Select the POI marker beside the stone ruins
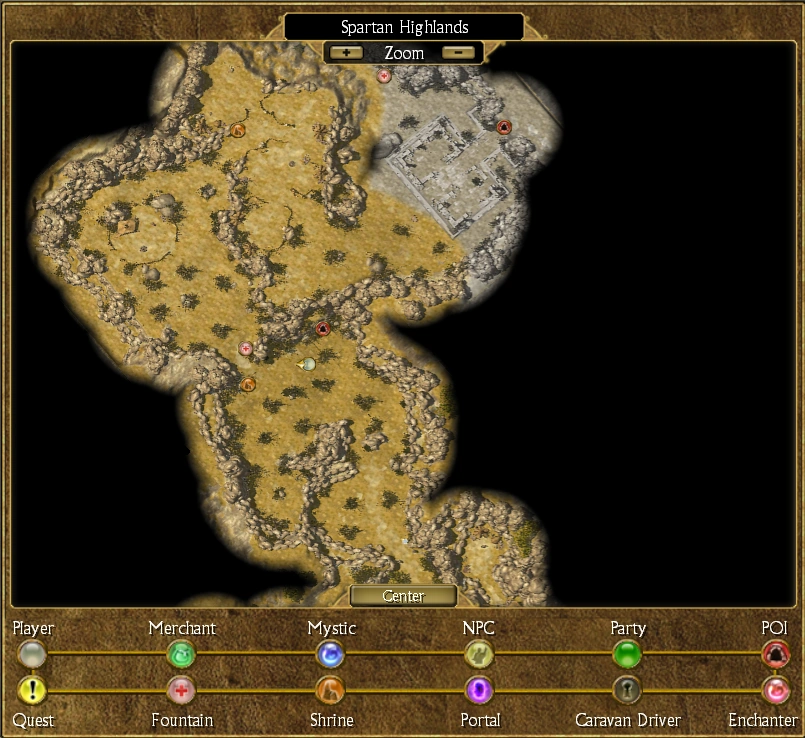The height and width of the screenshot is (738, 805). (x=504, y=127)
